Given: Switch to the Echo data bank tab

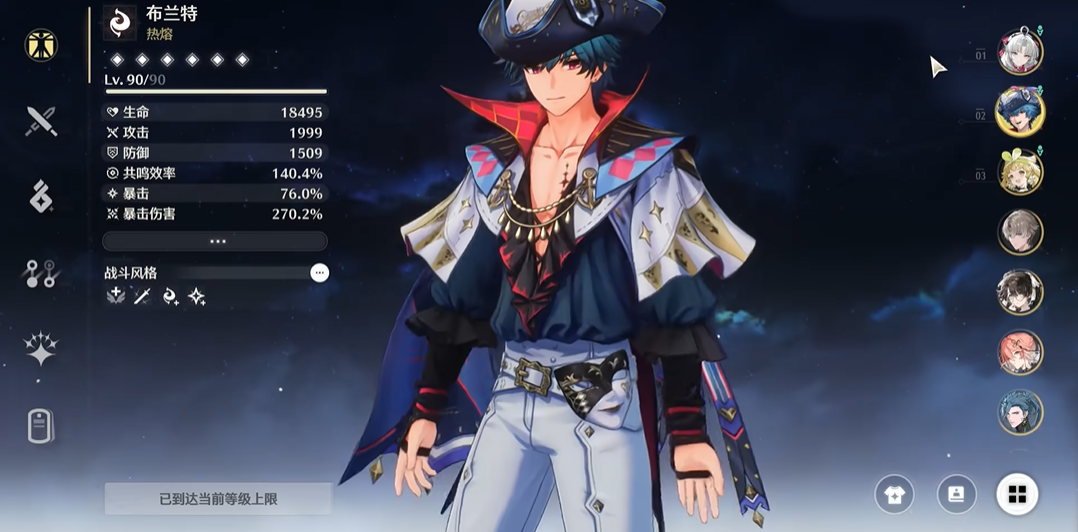Looking at the screenshot, I should 40,197.
